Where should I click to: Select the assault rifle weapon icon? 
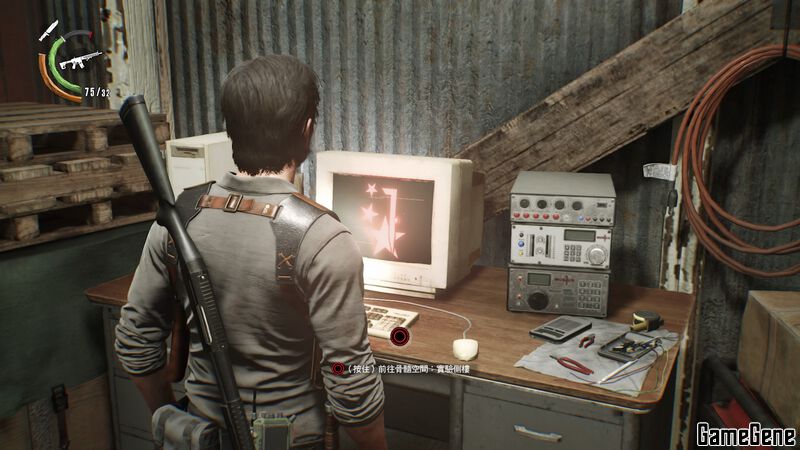coord(78,60)
